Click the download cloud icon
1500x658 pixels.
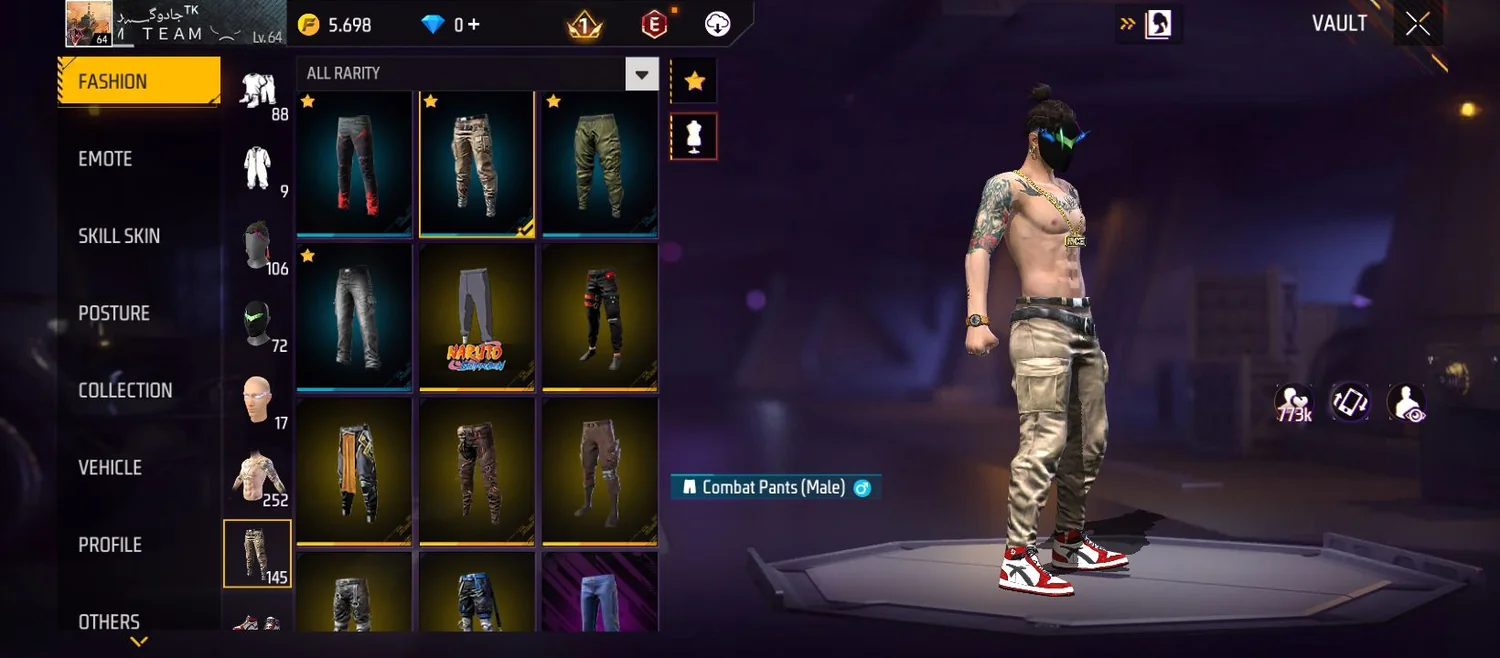click(718, 25)
